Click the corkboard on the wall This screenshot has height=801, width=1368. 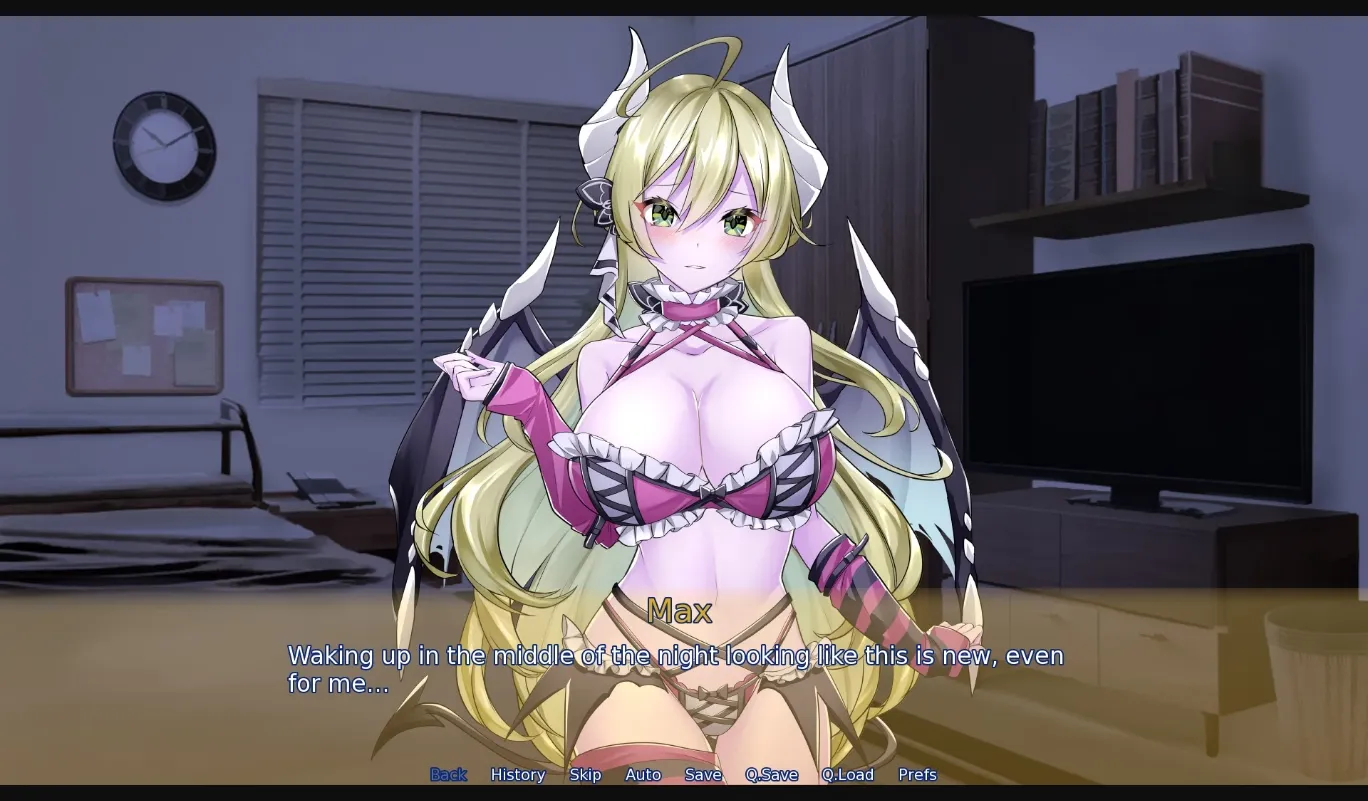(x=145, y=335)
